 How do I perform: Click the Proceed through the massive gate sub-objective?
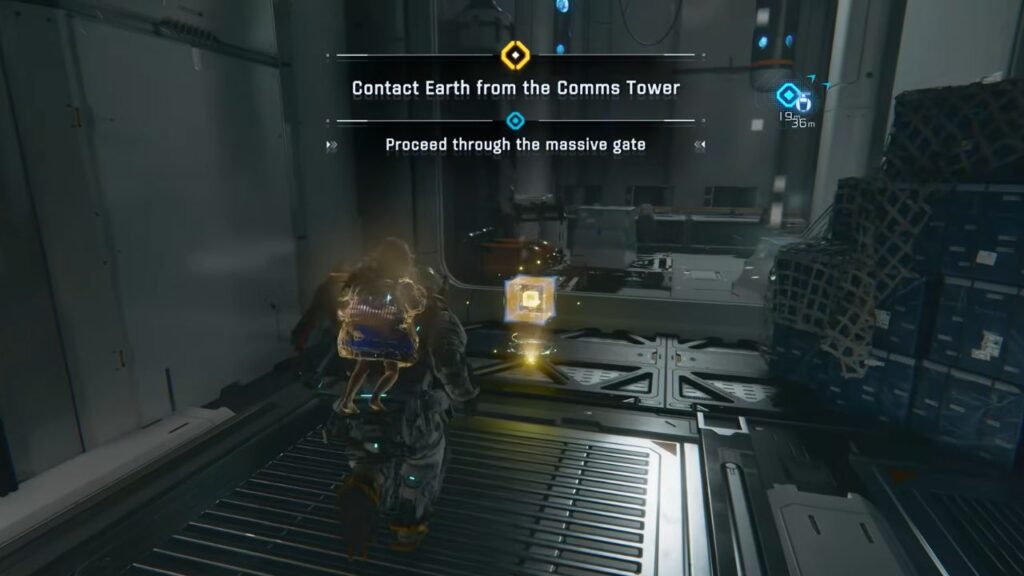(x=515, y=145)
